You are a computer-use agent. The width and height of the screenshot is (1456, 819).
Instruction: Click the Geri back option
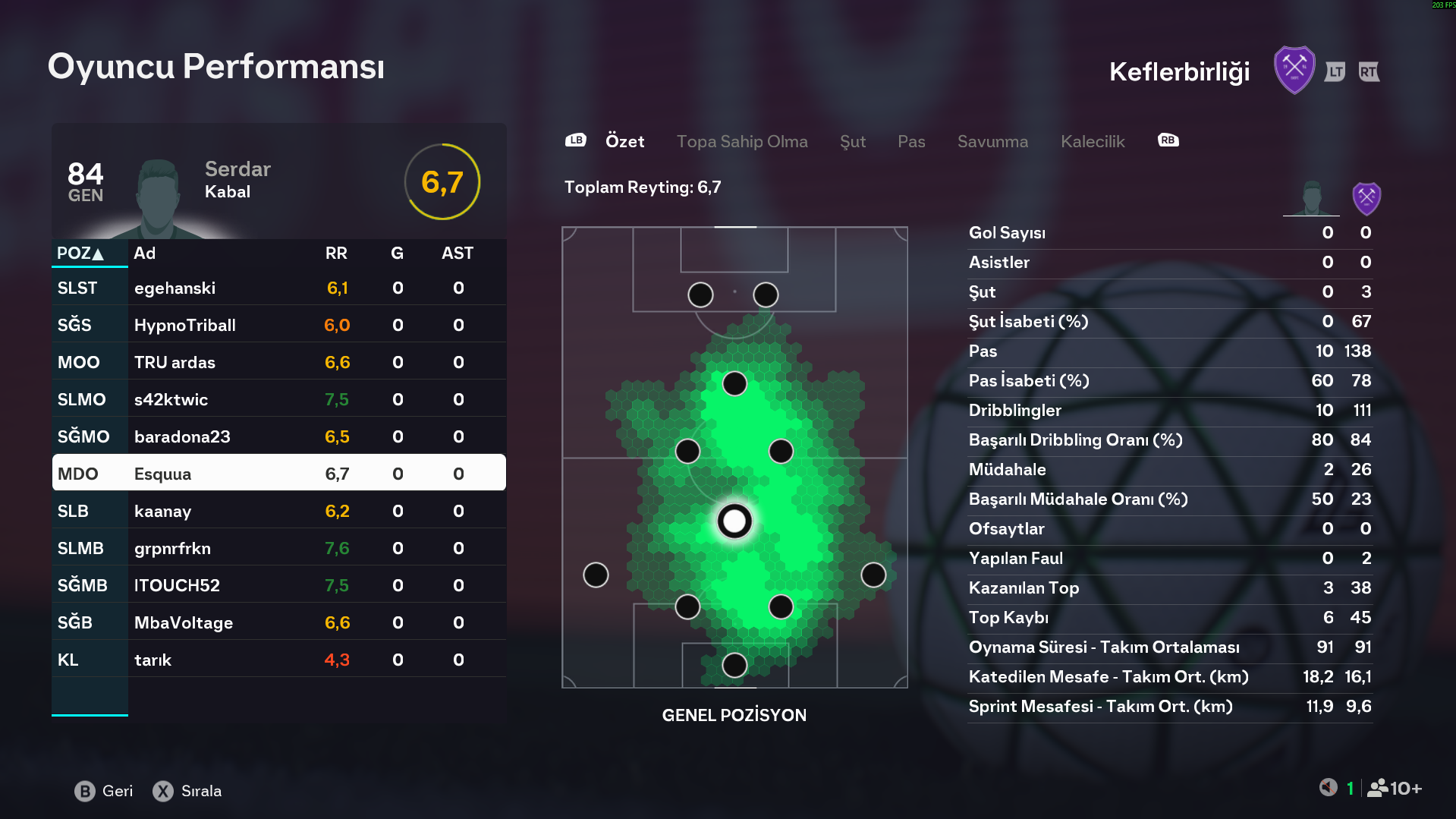[x=105, y=791]
